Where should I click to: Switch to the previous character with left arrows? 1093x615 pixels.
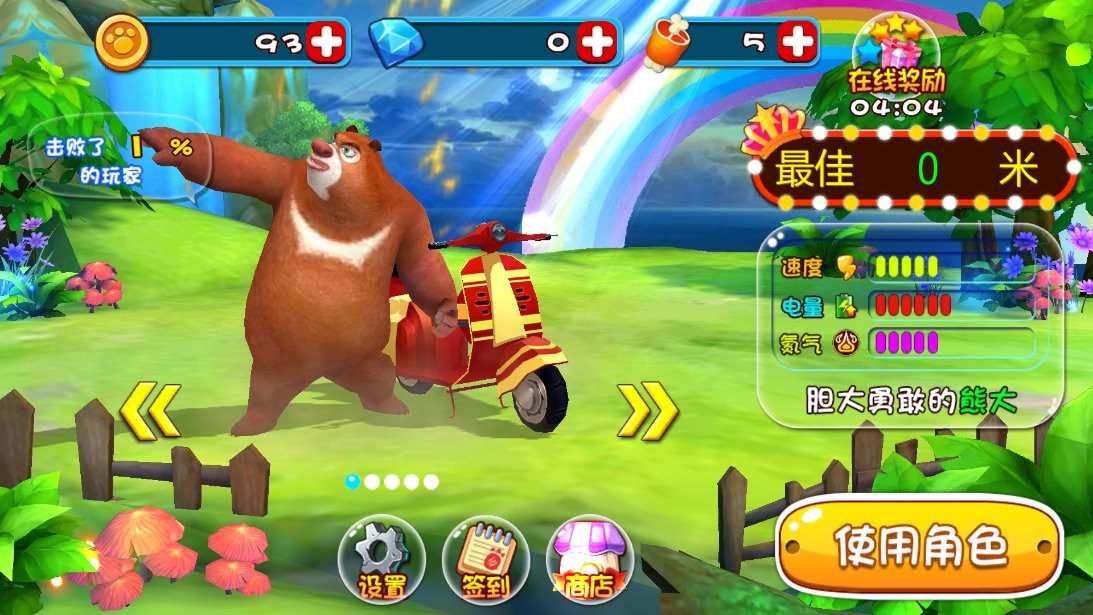(x=150, y=410)
